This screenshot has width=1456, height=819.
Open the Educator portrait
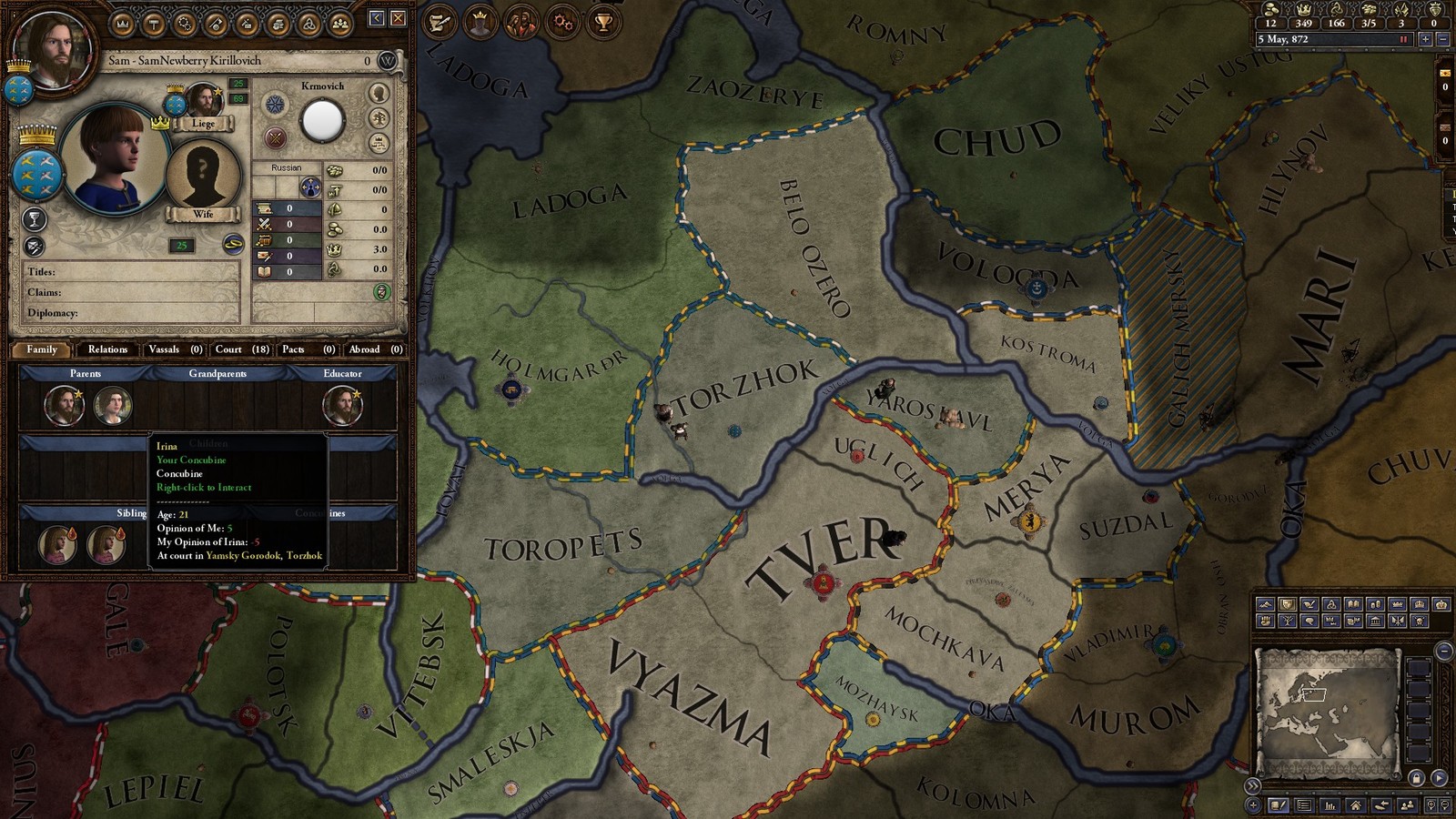(342, 406)
